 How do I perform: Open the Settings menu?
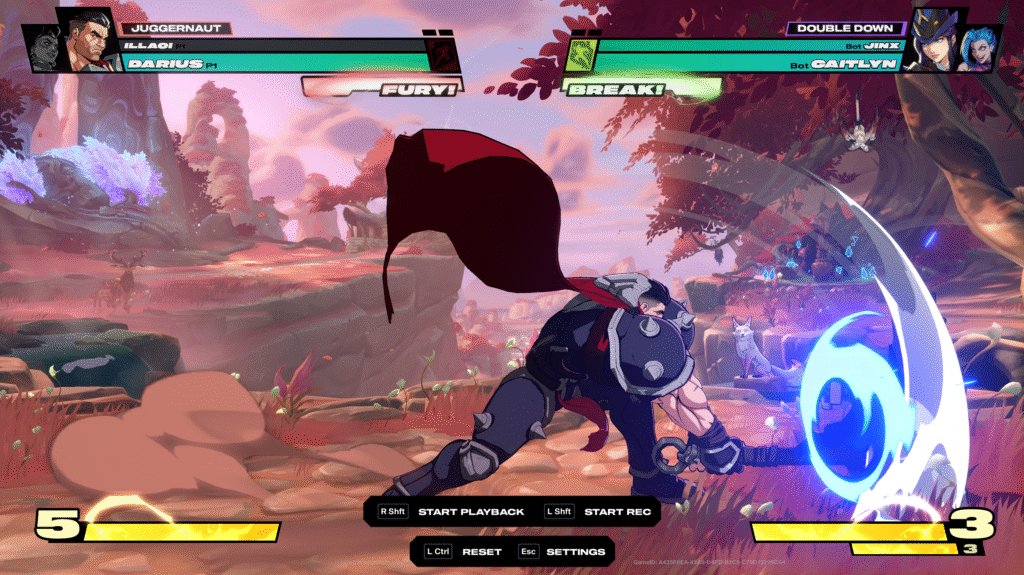[x=575, y=552]
